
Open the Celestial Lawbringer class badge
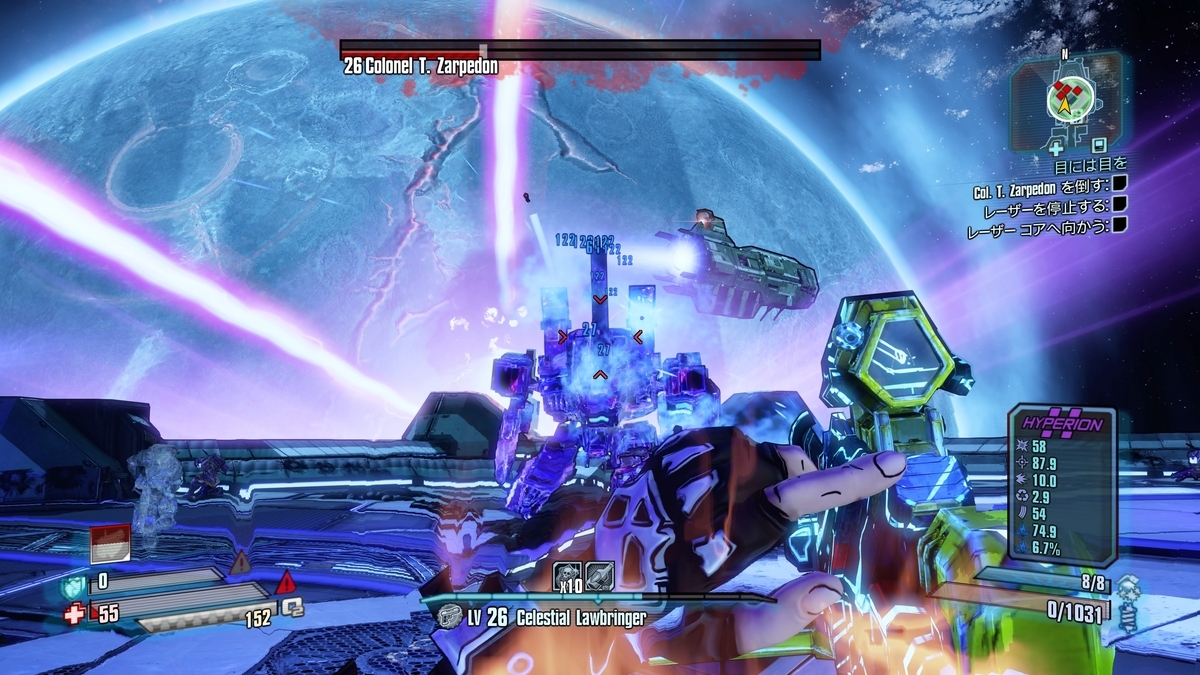450,617
